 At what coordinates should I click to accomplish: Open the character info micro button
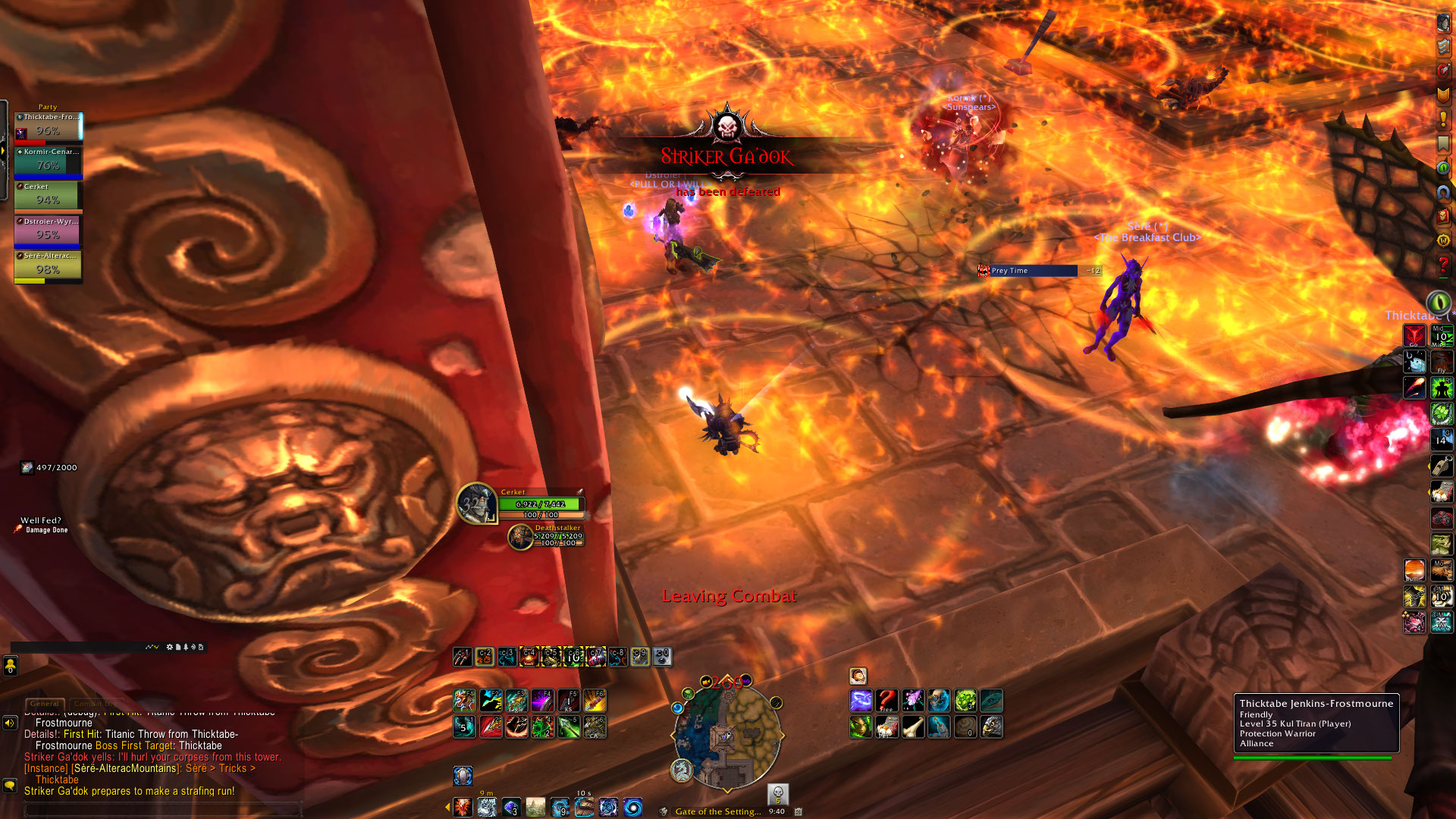(x=1443, y=23)
